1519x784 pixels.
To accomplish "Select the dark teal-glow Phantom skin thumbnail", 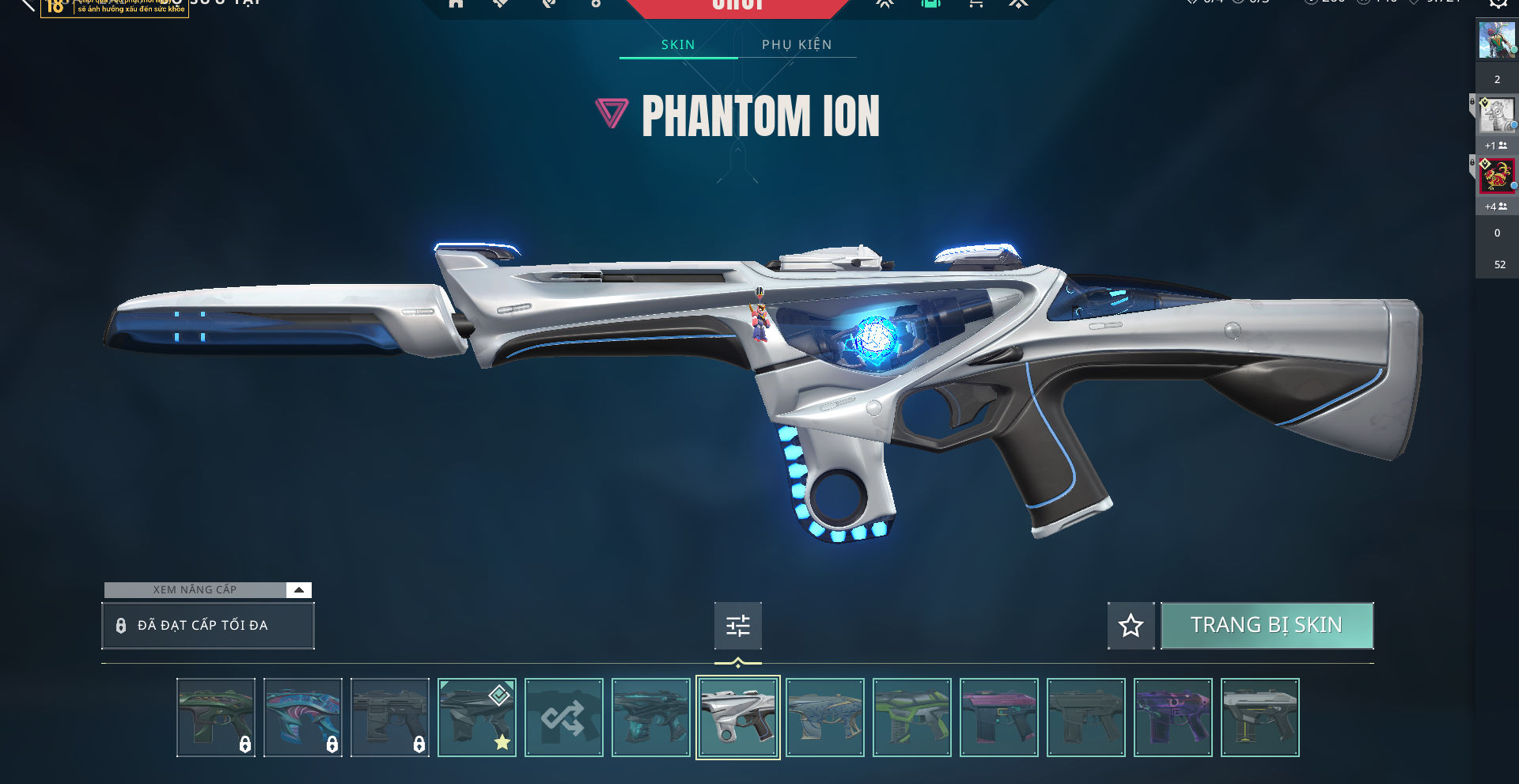I will coord(651,718).
